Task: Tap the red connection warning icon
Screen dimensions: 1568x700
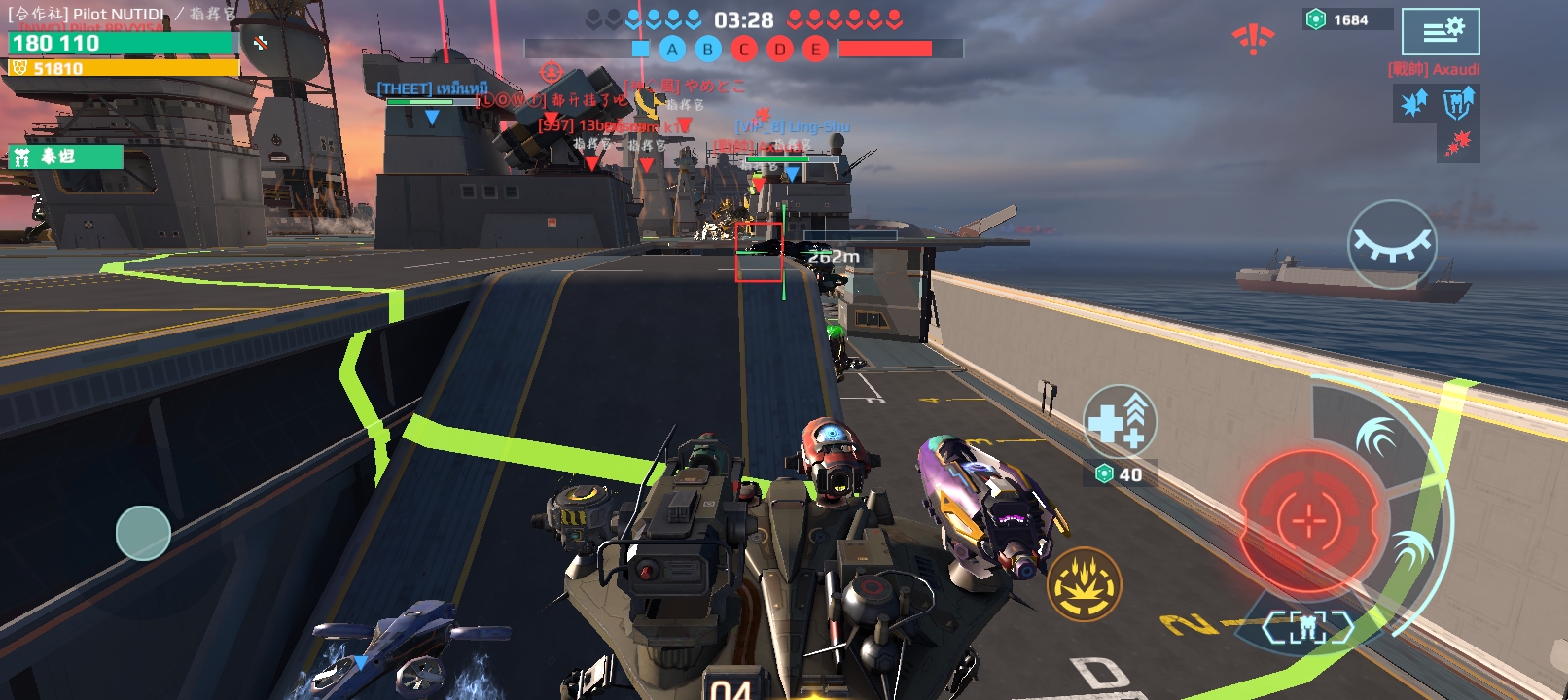Action: click(1253, 39)
